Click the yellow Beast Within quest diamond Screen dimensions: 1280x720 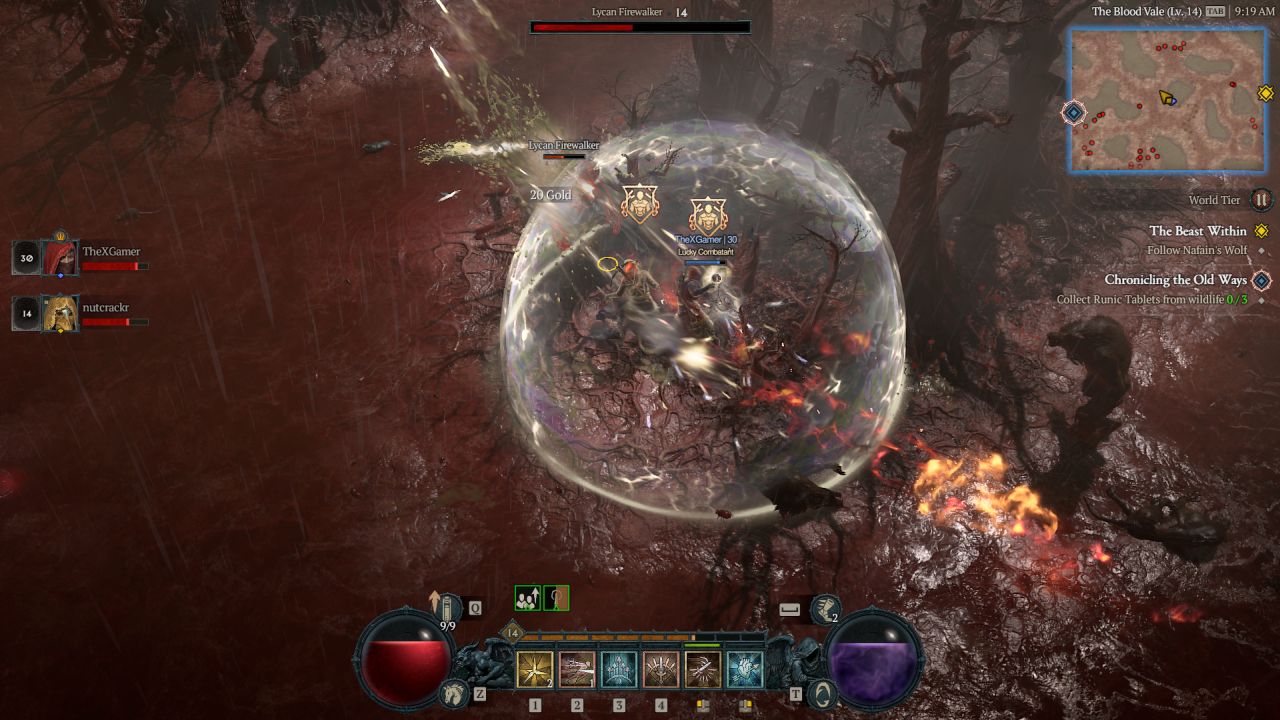pyautogui.click(x=1262, y=231)
